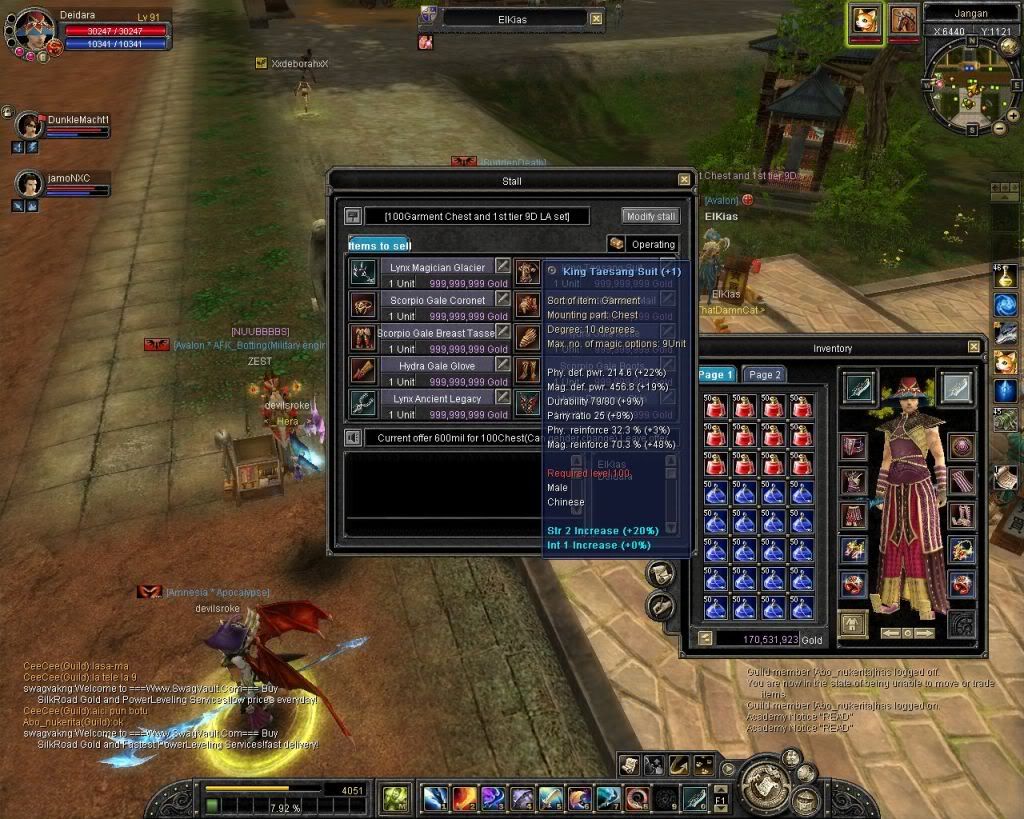1024x819 pixels.
Task: Zoom out the minimap with minus button
Action: pyautogui.click(x=1001, y=128)
